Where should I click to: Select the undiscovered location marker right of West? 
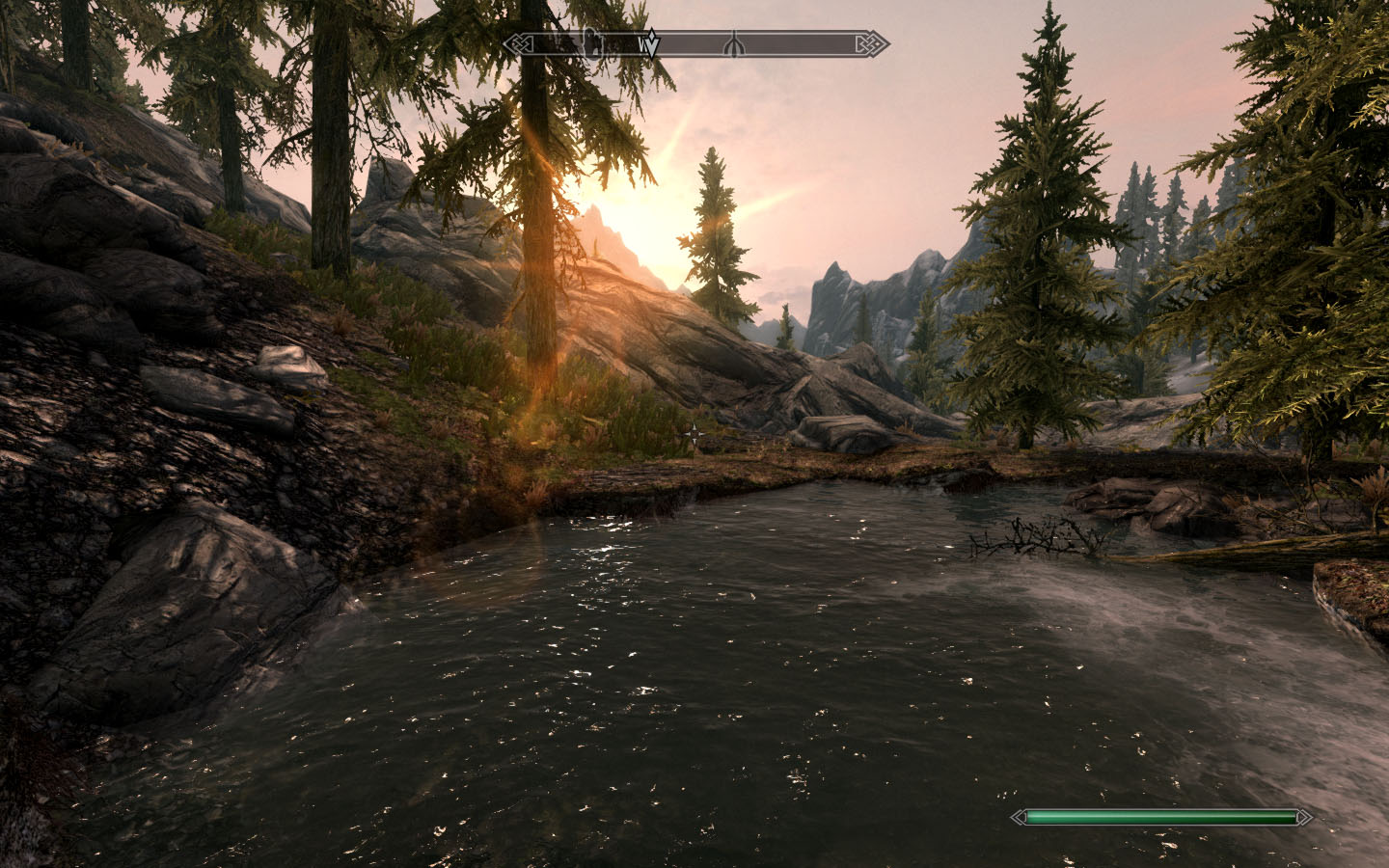735,44
